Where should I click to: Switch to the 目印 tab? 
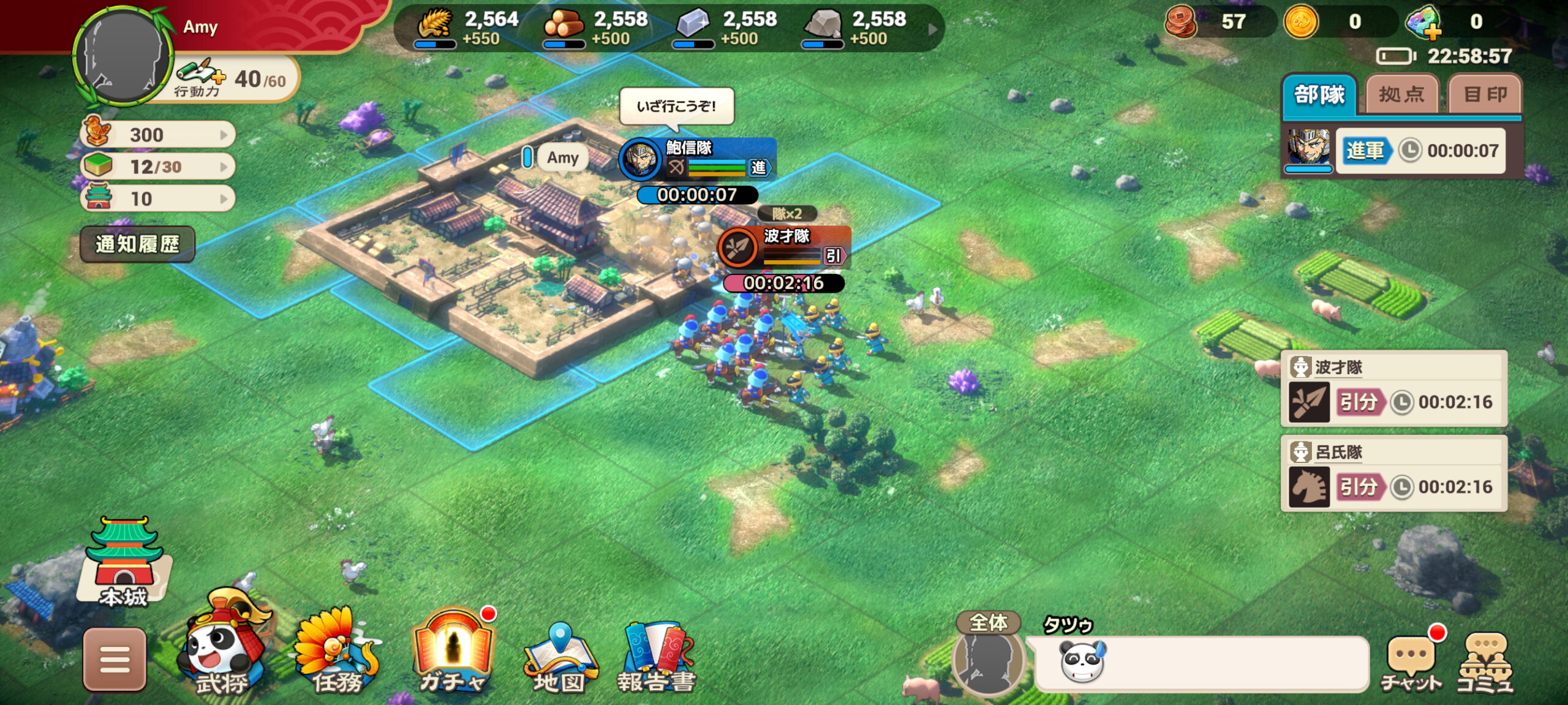pyautogui.click(x=1485, y=95)
